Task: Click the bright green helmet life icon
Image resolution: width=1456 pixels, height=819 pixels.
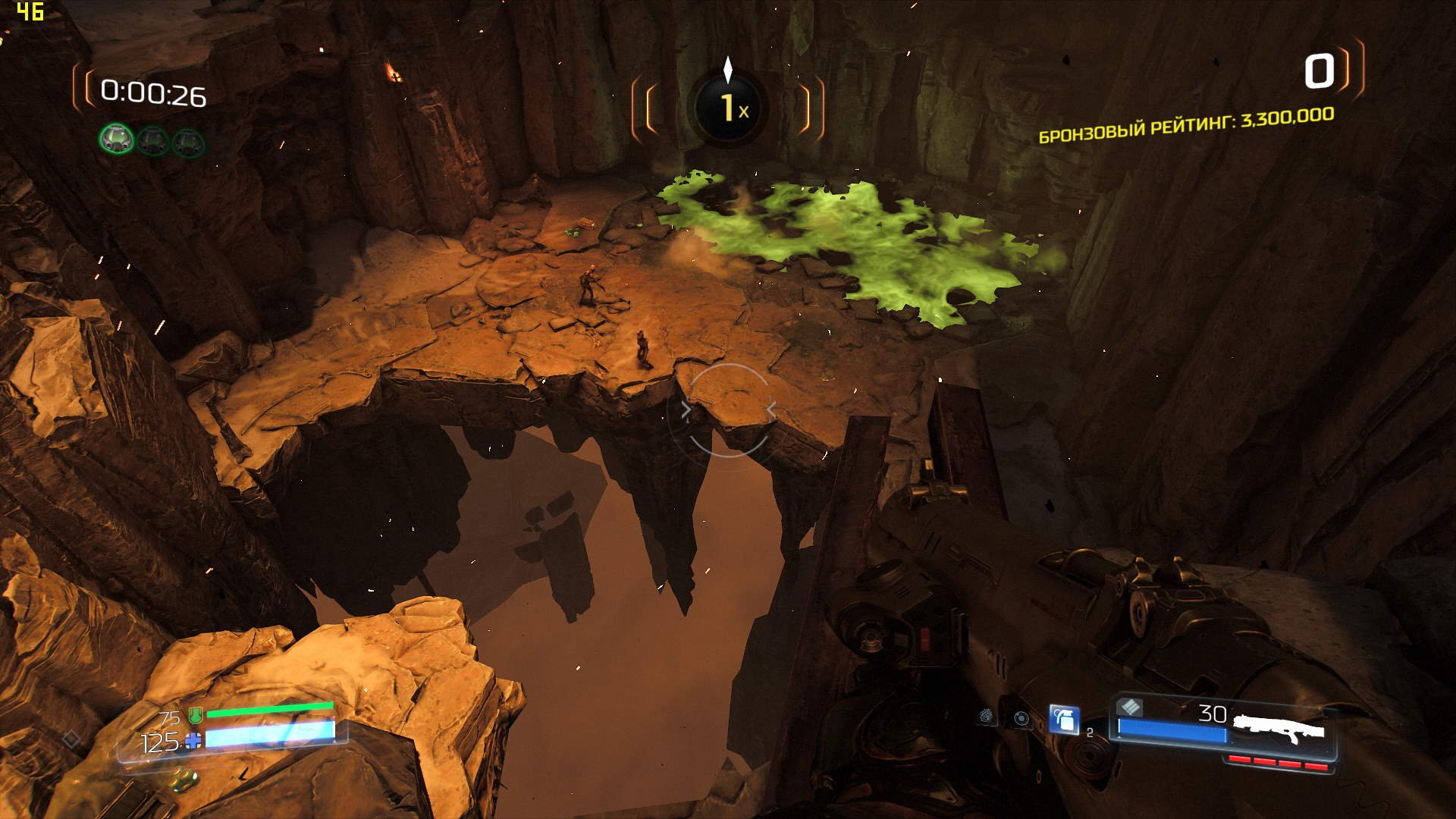Action: 117,139
